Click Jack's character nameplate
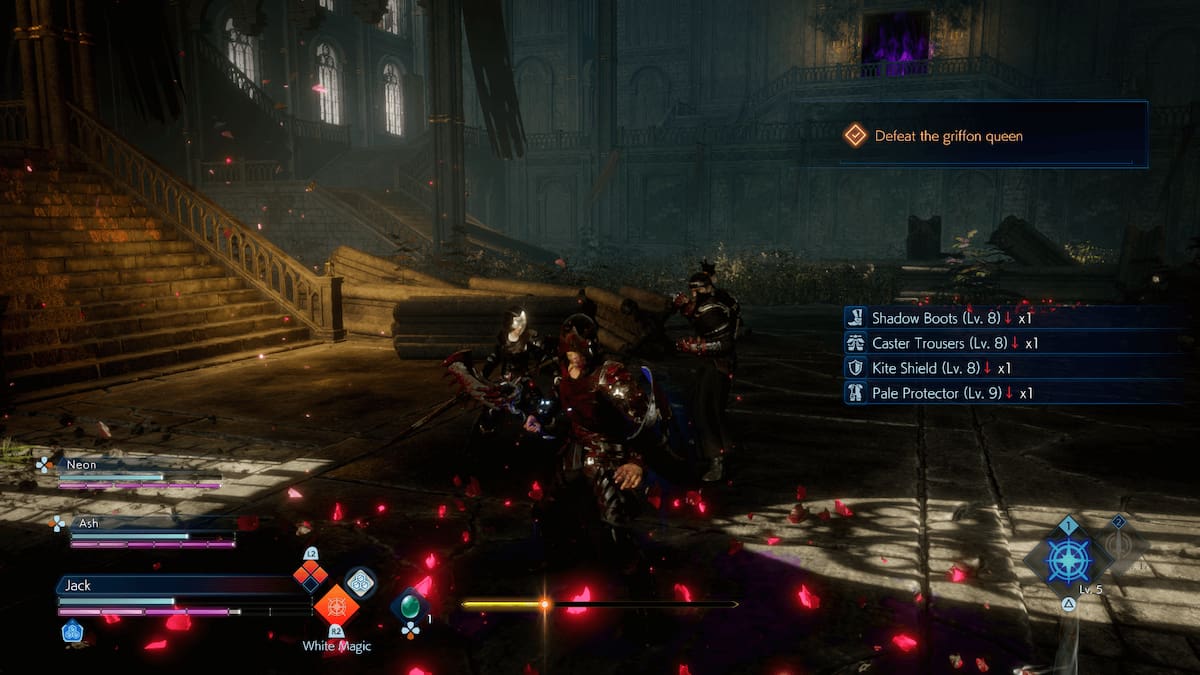 click(78, 585)
